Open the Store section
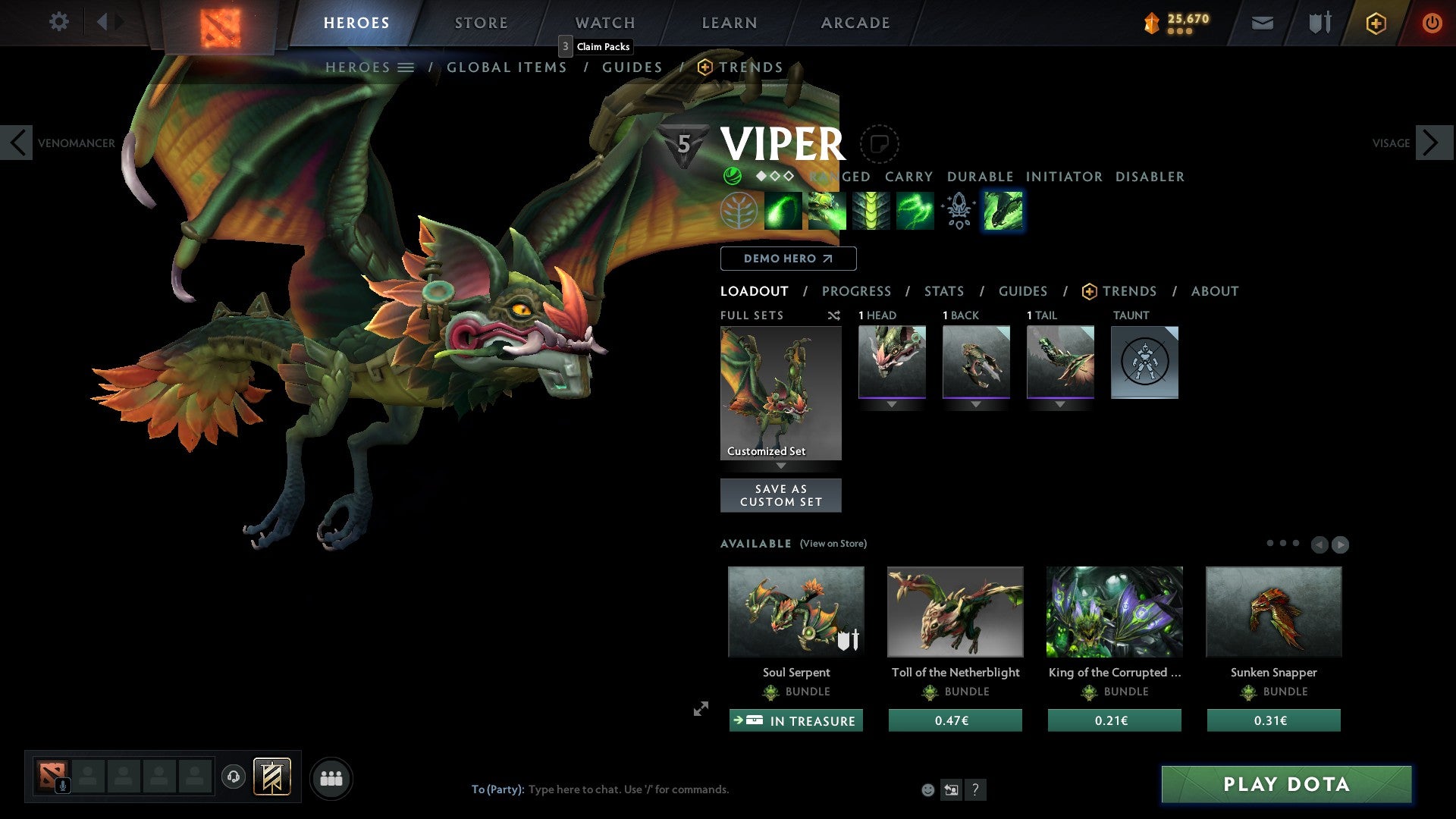Image resolution: width=1456 pixels, height=819 pixels. (481, 23)
